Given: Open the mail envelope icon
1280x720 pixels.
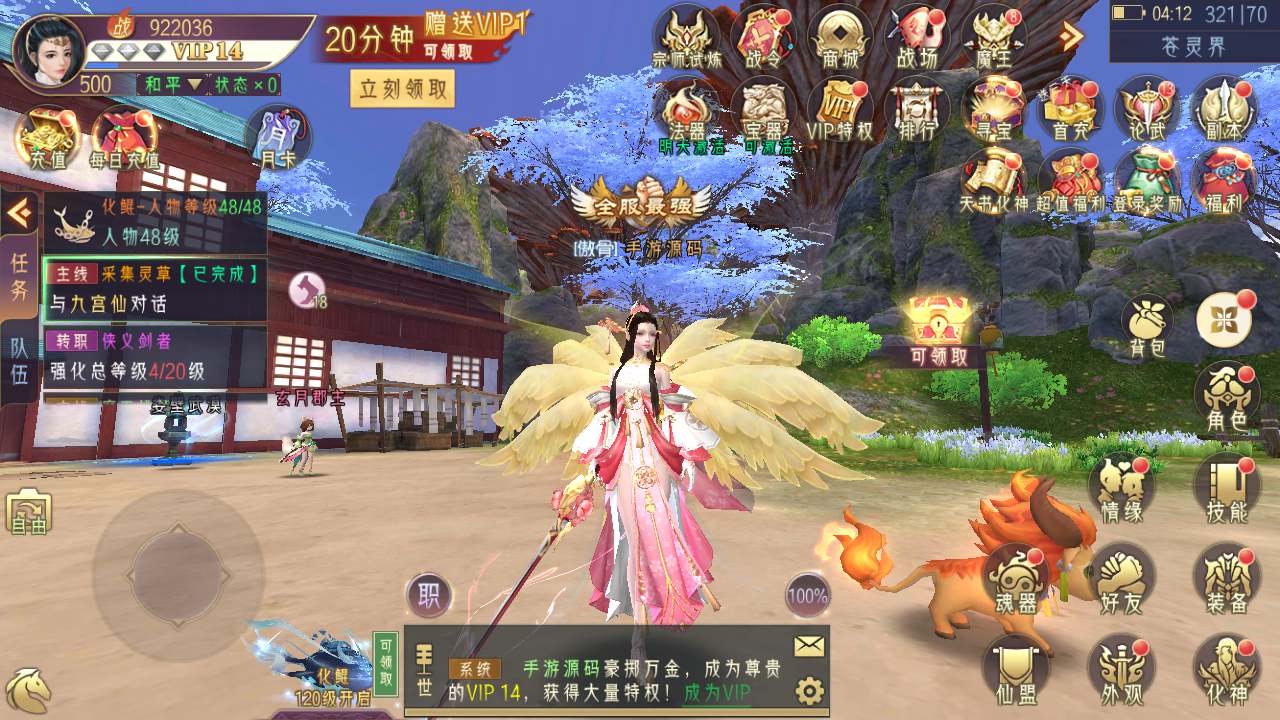Looking at the screenshot, I should tap(809, 646).
